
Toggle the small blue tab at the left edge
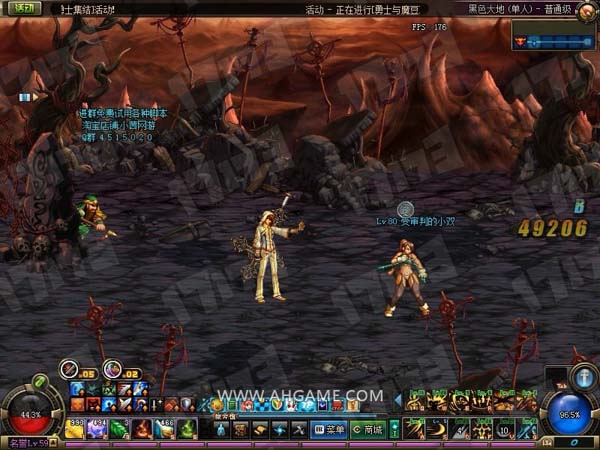25,97
